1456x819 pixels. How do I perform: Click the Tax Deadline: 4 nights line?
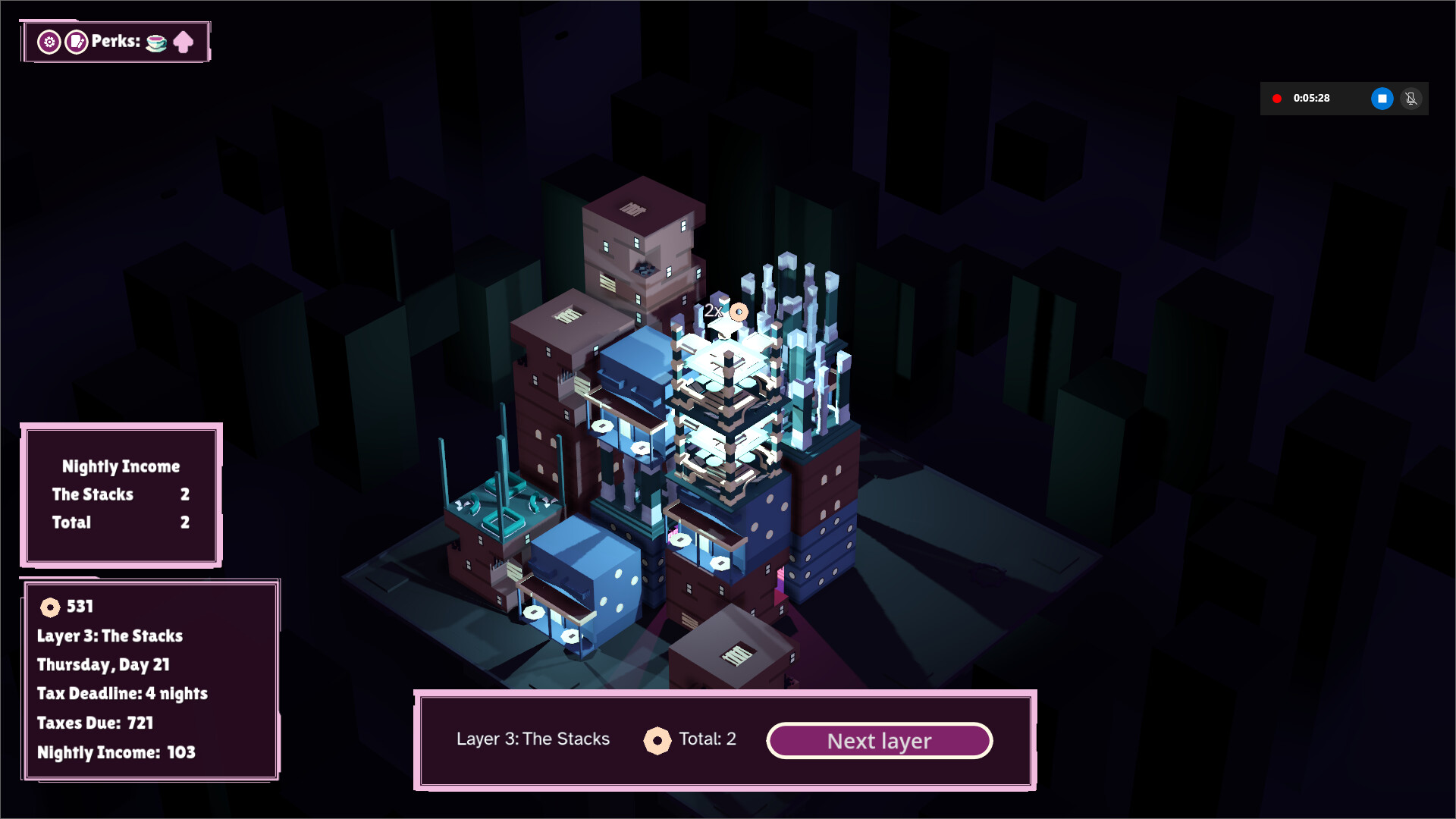pos(122,694)
